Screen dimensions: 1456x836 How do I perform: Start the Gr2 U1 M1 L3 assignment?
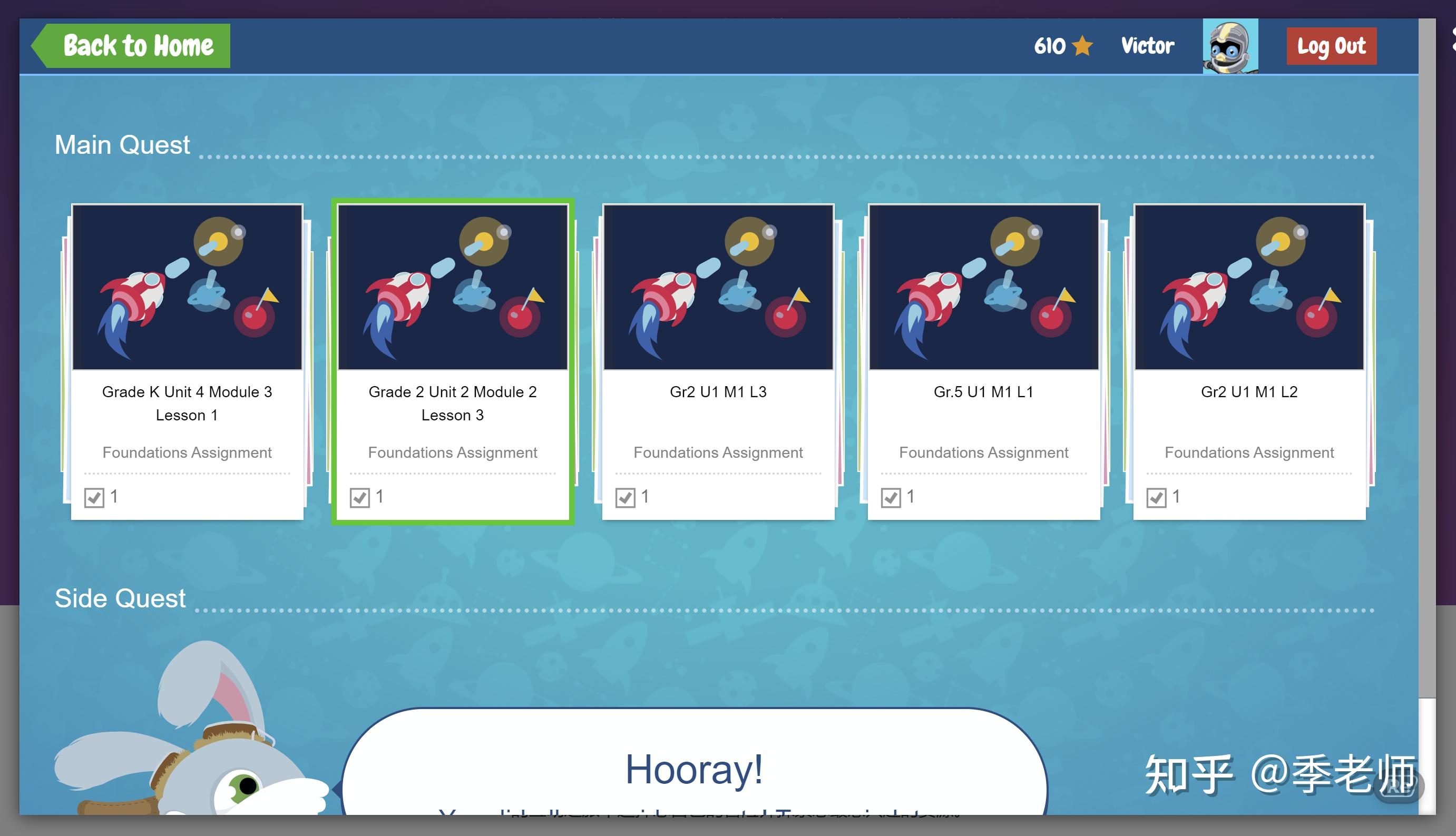(718, 361)
